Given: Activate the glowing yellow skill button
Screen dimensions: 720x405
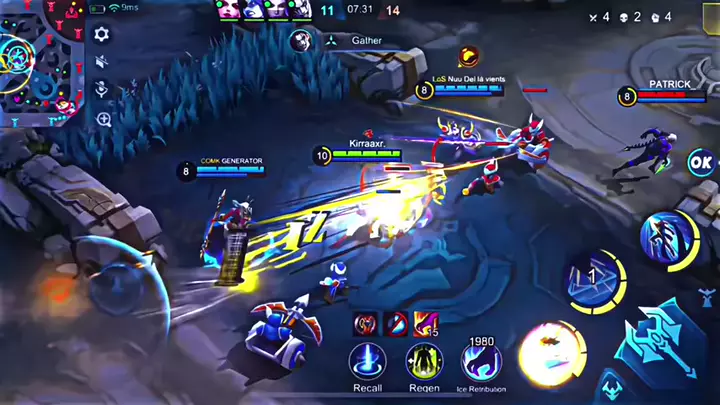Looking at the screenshot, I should pos(549,351).
